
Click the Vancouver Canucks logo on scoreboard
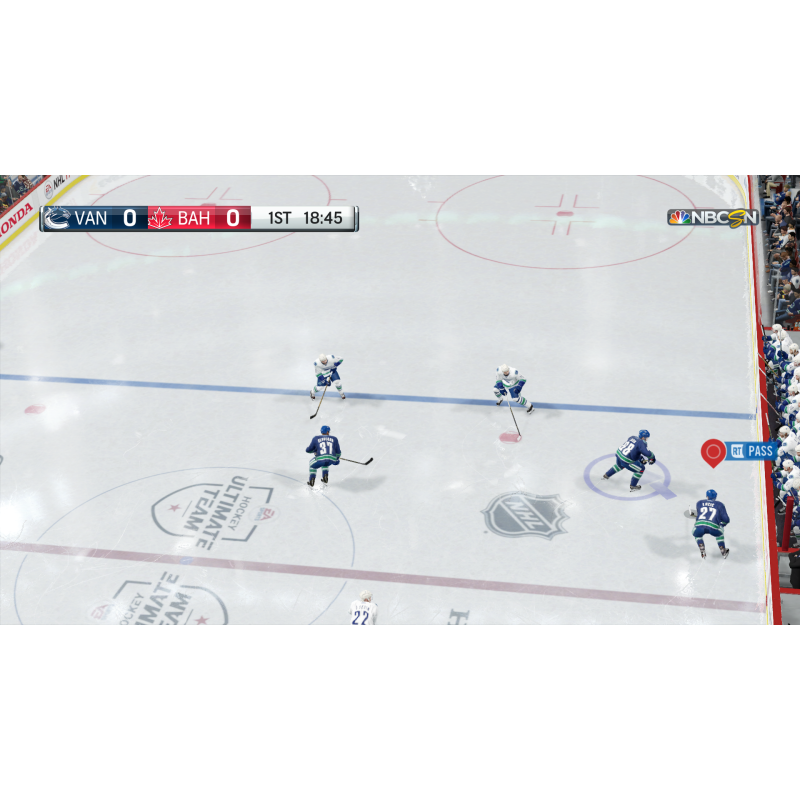[x=58, y=218]
